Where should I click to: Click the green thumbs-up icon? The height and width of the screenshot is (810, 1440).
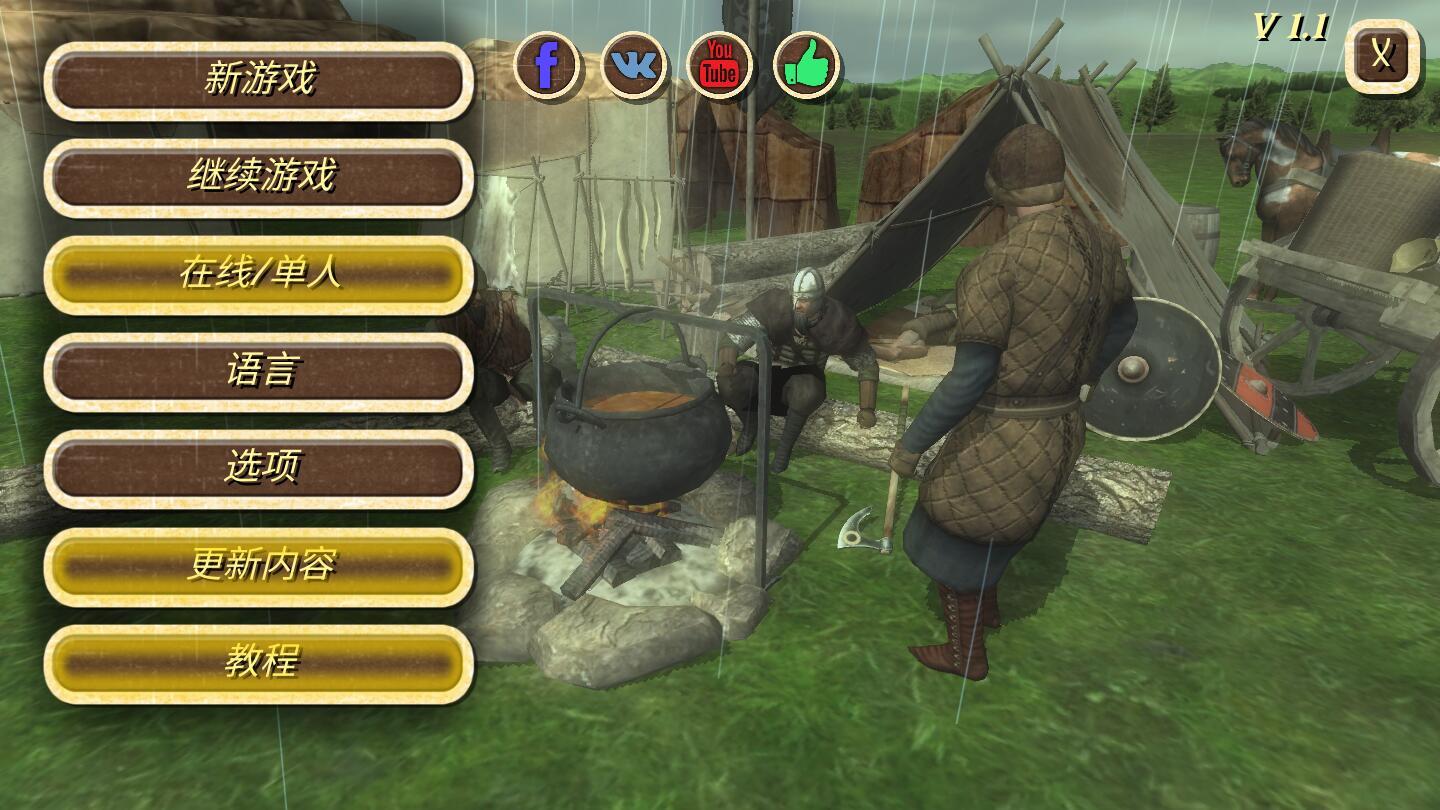(x=806, y=66)
